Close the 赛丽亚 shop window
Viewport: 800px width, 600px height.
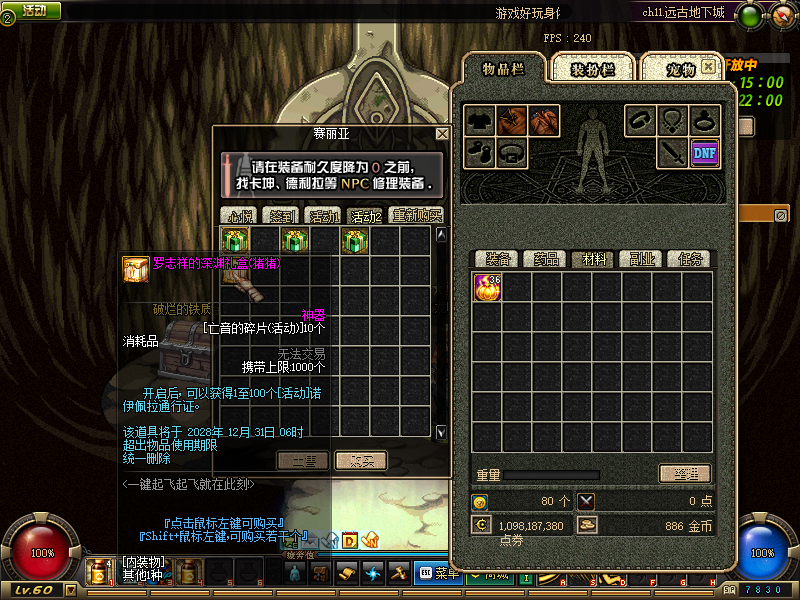[442, 133]
